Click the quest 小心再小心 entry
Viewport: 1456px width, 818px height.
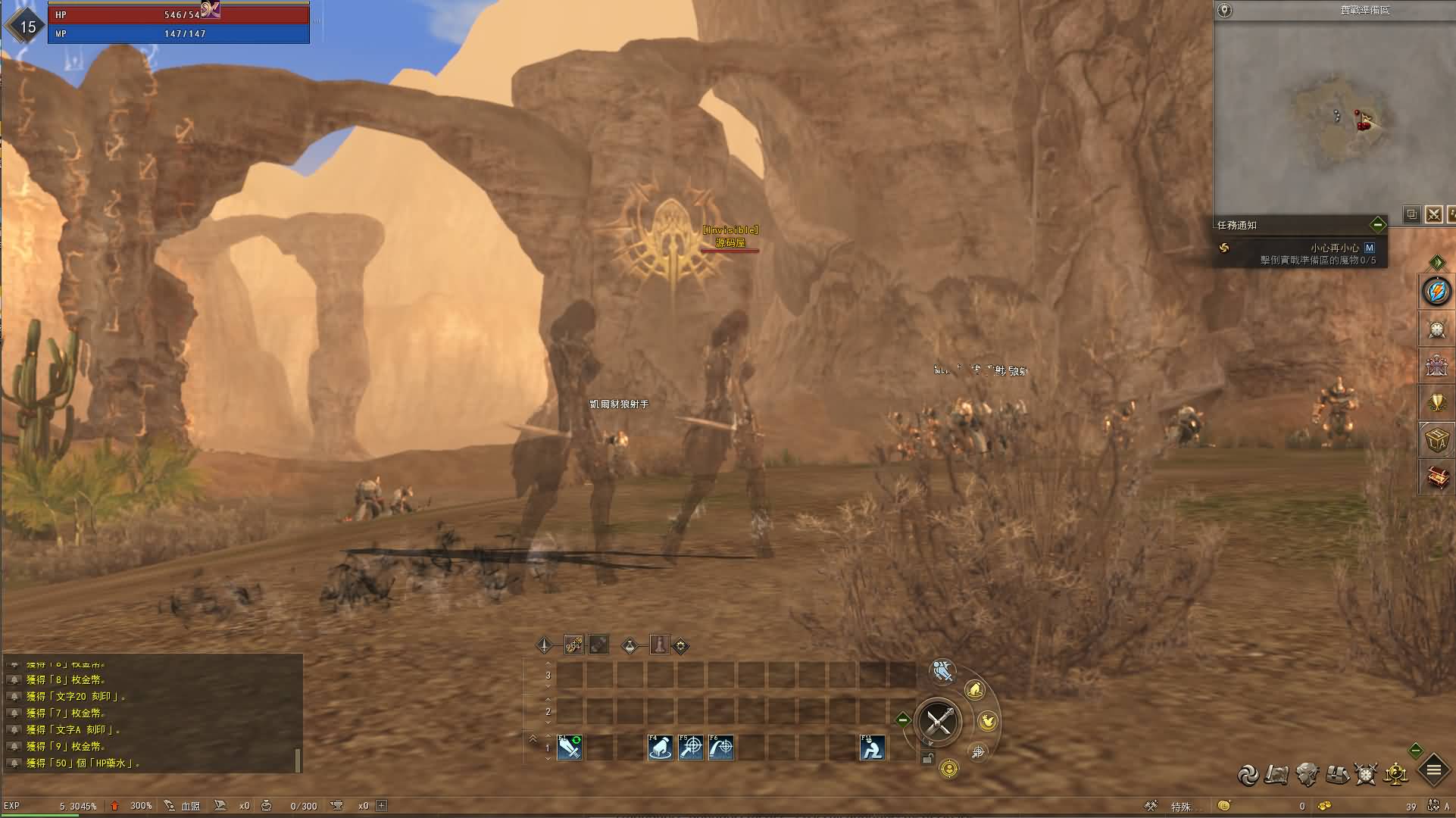tap(1334, 248)
